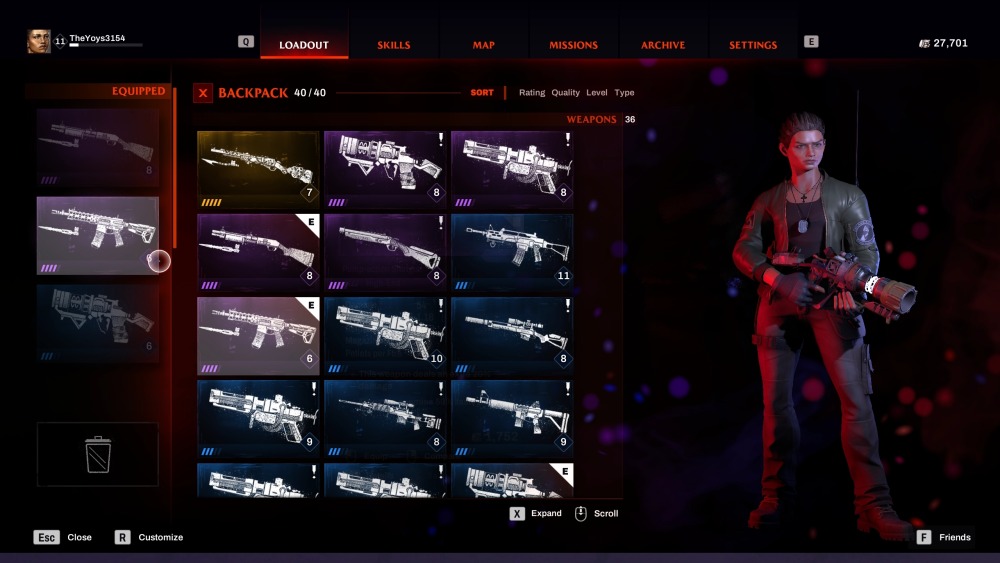
Task: Click the trash bin discard slot
Action: coord(97,454)
